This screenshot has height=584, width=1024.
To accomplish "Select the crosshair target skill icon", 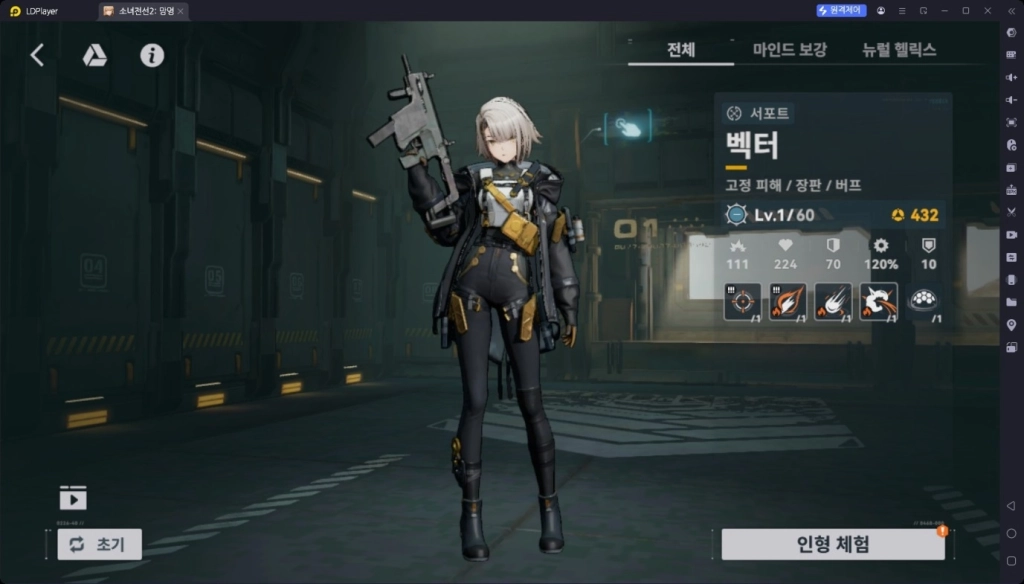I will [x=742, y=301].
